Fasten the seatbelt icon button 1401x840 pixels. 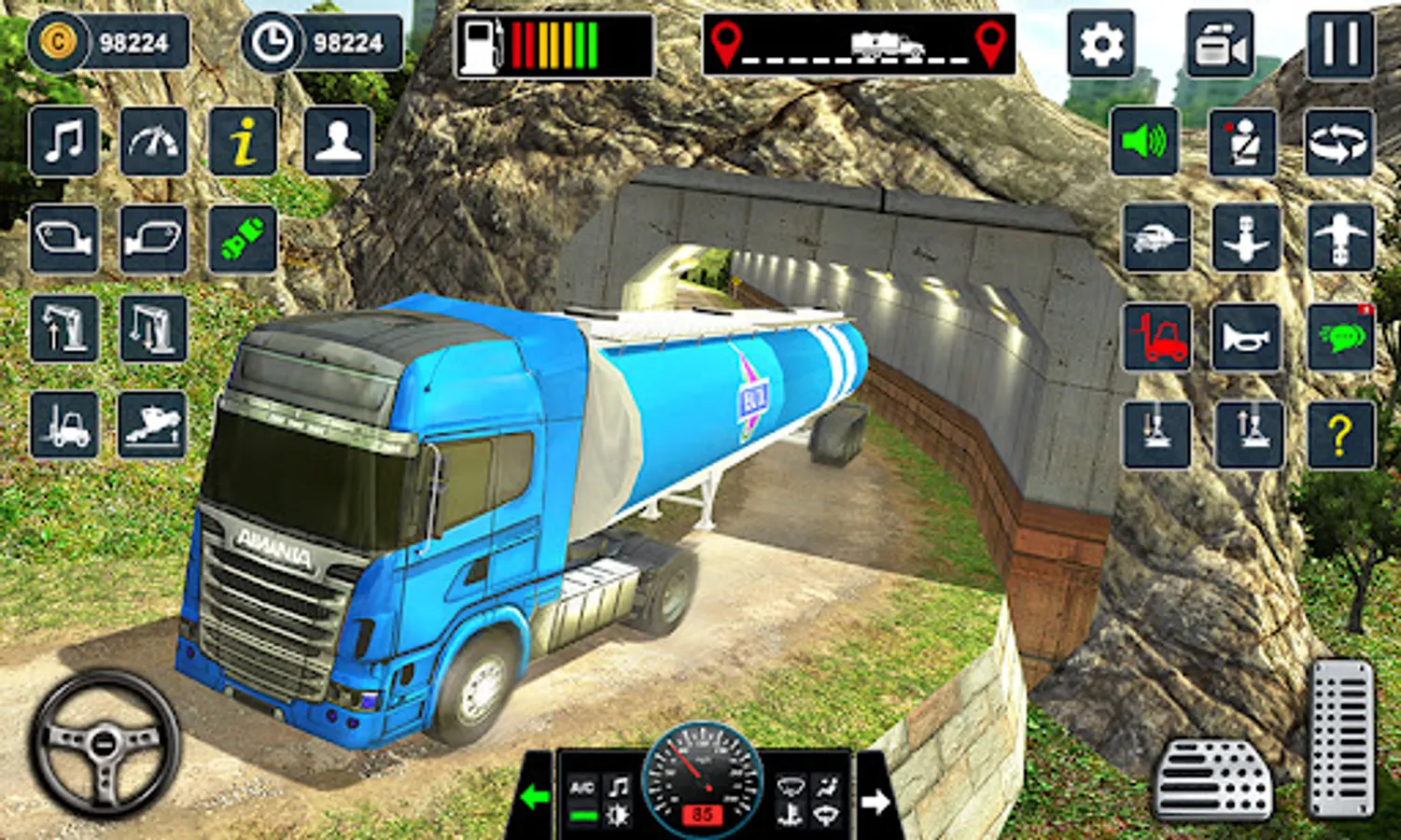click(1242, 142)
